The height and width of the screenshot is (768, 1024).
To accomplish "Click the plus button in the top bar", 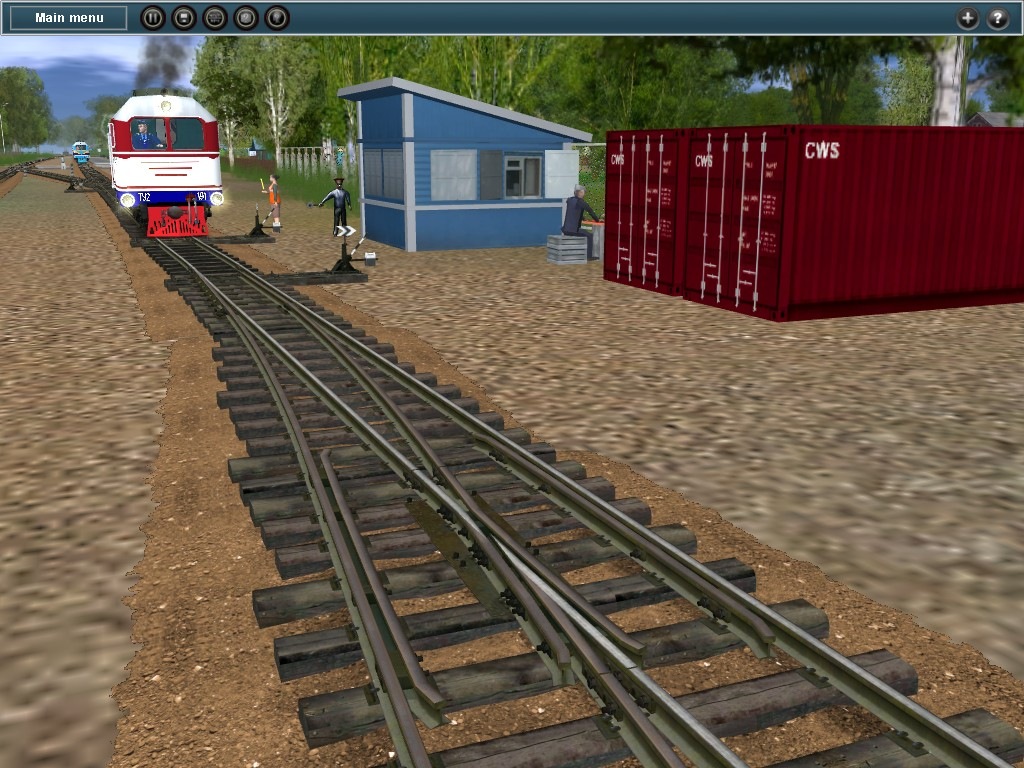I will click(967, 18).
